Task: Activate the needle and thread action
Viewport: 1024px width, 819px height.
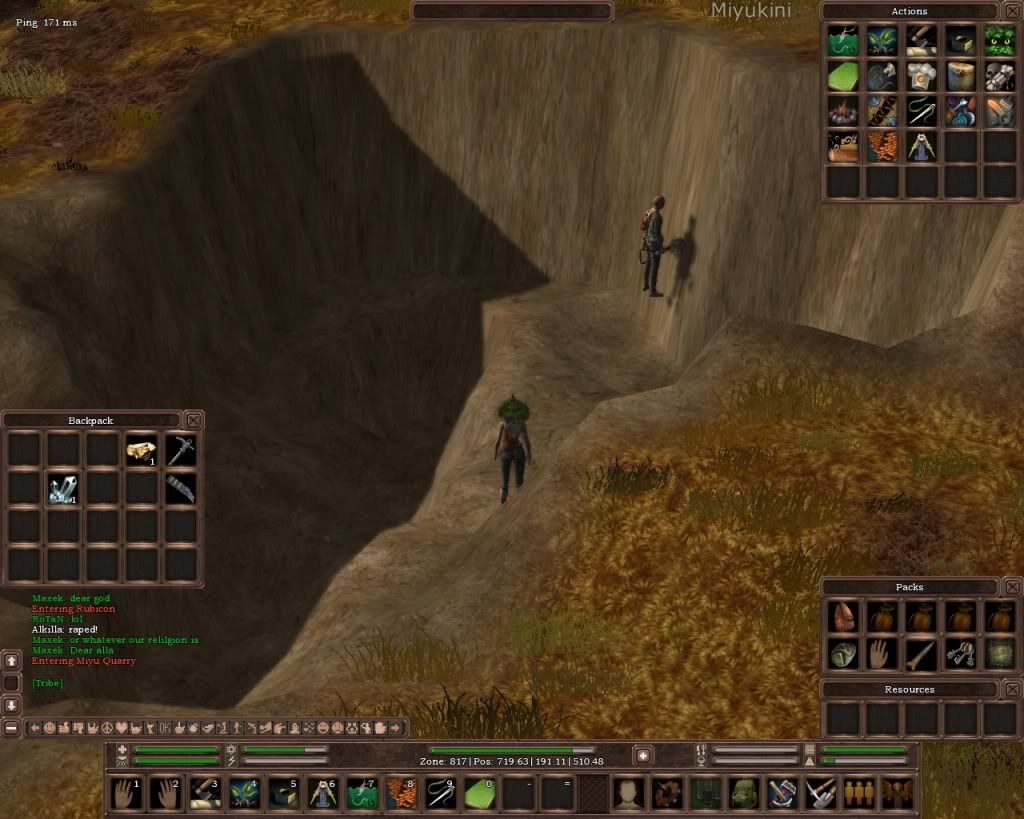Action: tap(921, 111)
